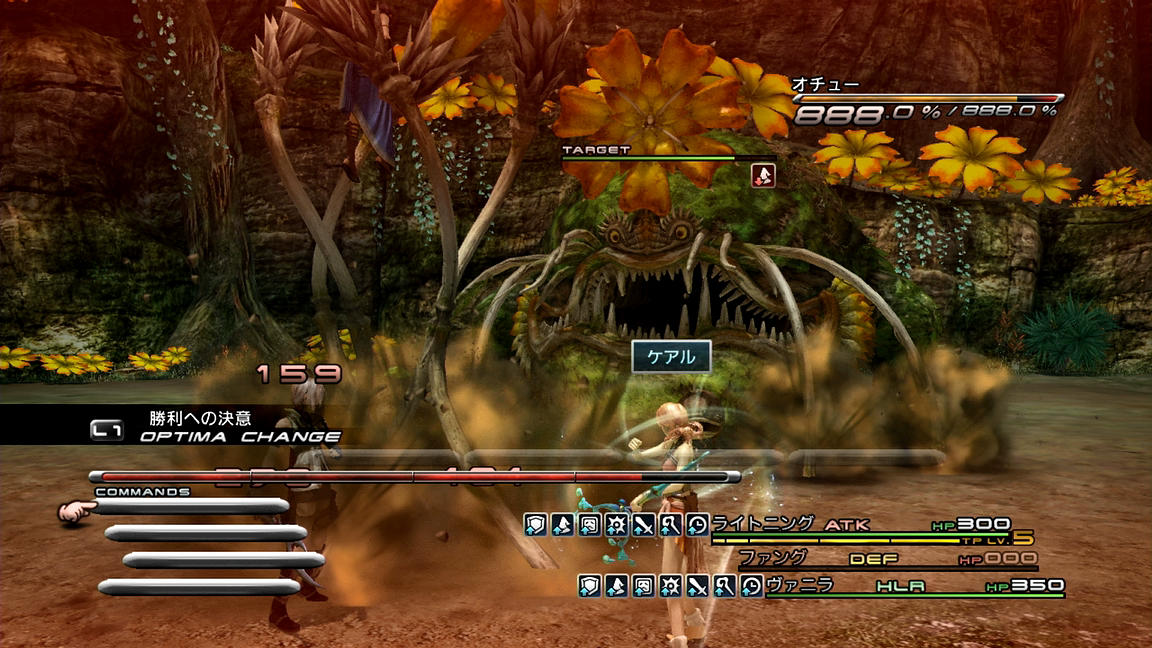The height and width of the screenshot is (648, 1152).
Task: Click Lightning's sword buff icon
Action: 643,524
